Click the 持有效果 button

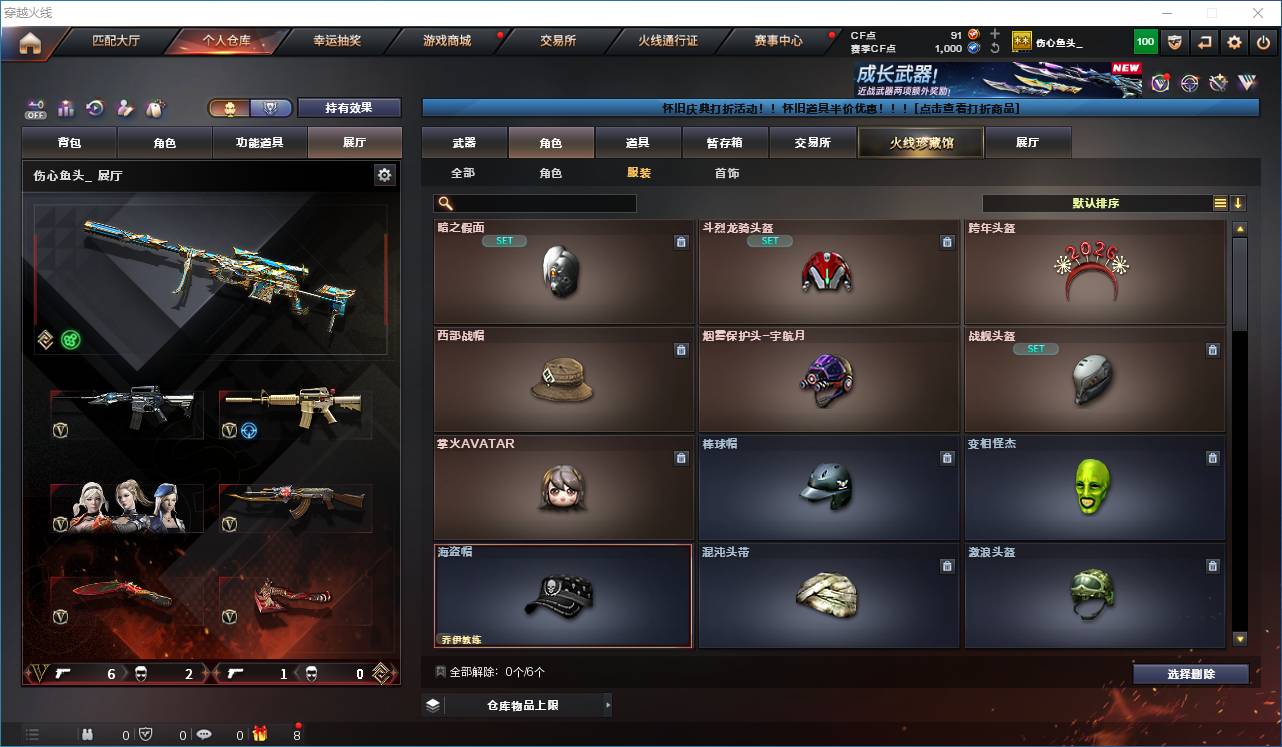point(348,108)
